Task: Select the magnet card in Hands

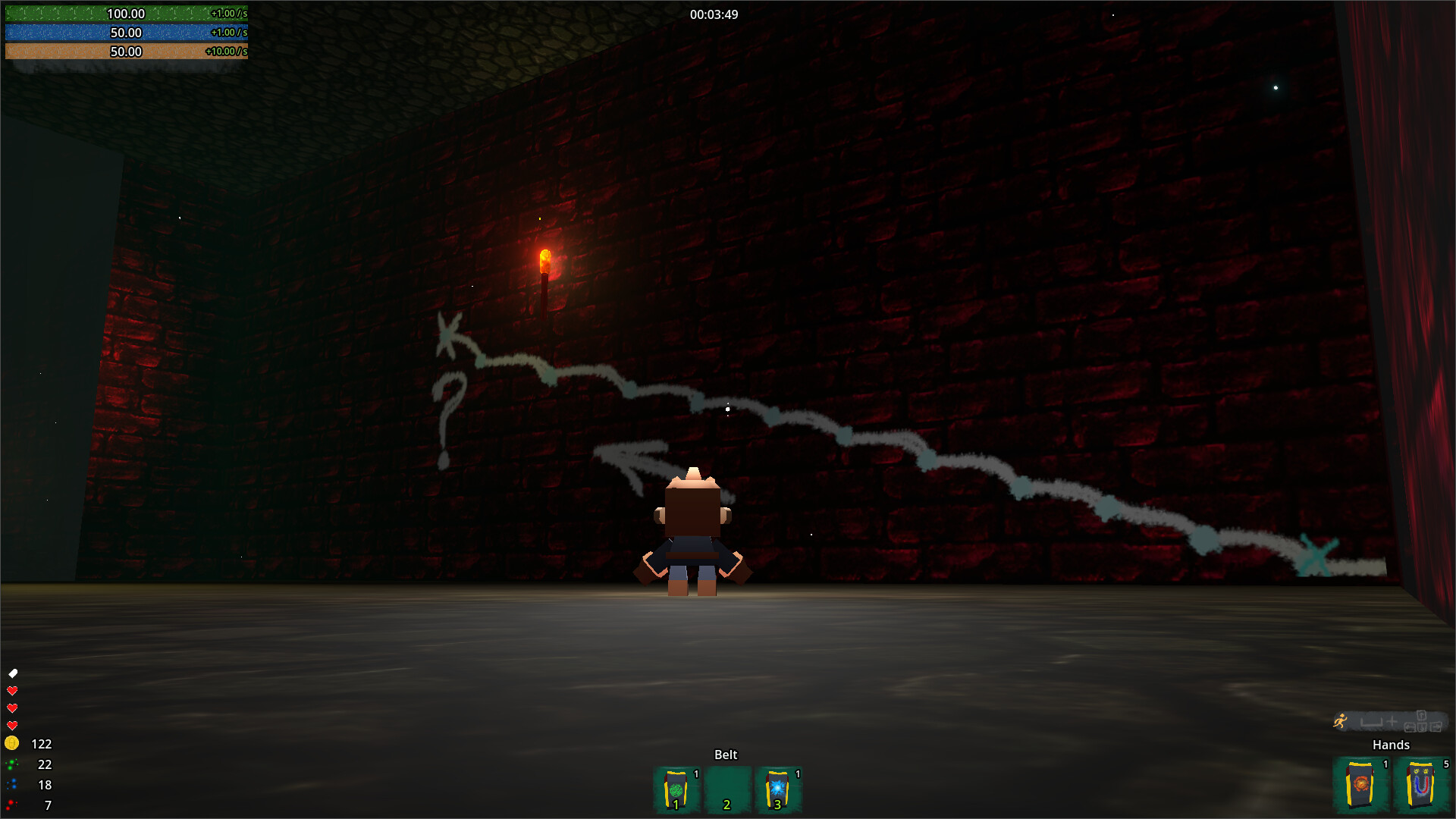Action: [x=1421, y=783]
